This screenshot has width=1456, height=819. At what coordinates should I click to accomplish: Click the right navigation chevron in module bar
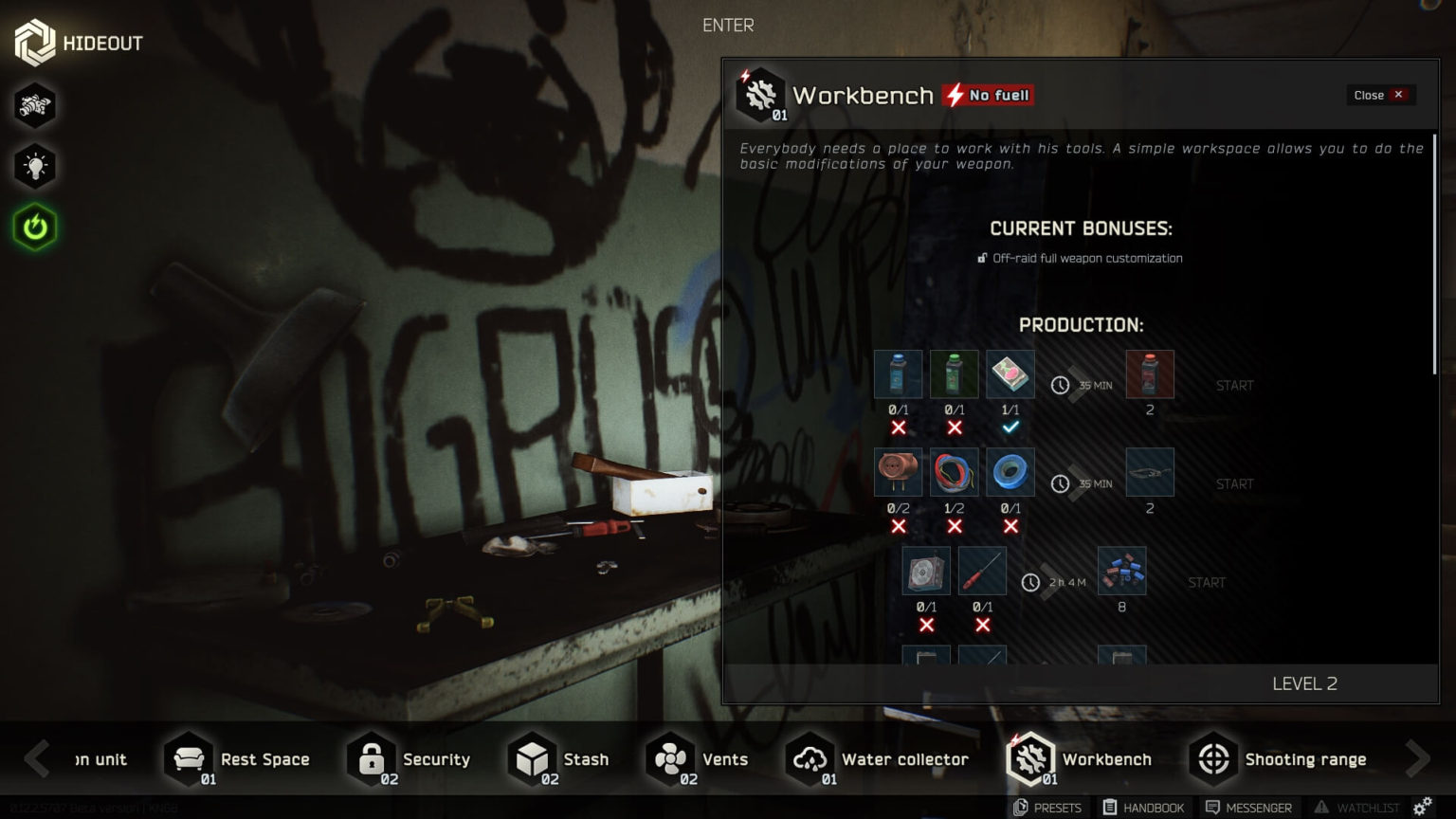tap(1418, 758)
